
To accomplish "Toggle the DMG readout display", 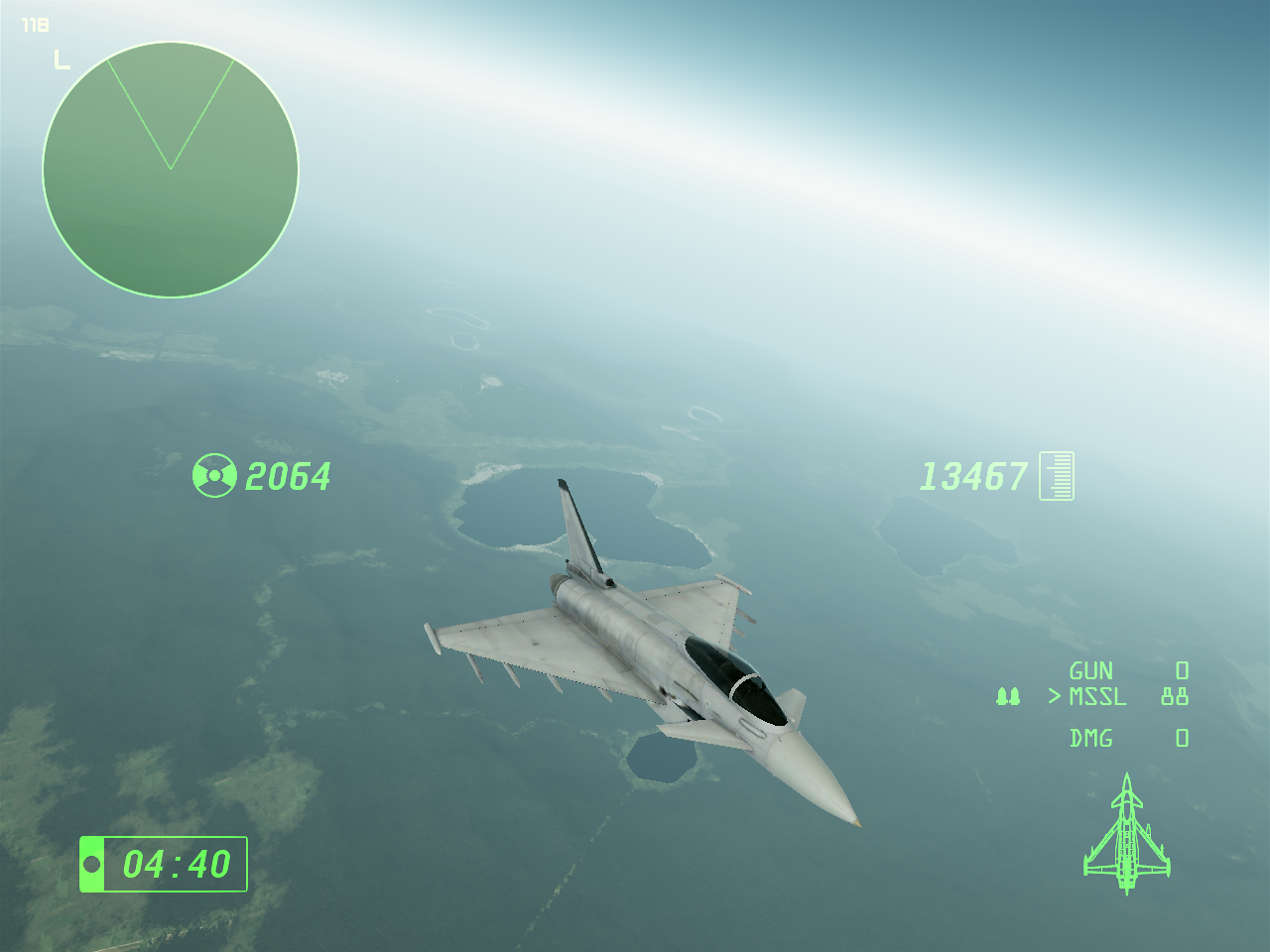I will coord(1091,738).
